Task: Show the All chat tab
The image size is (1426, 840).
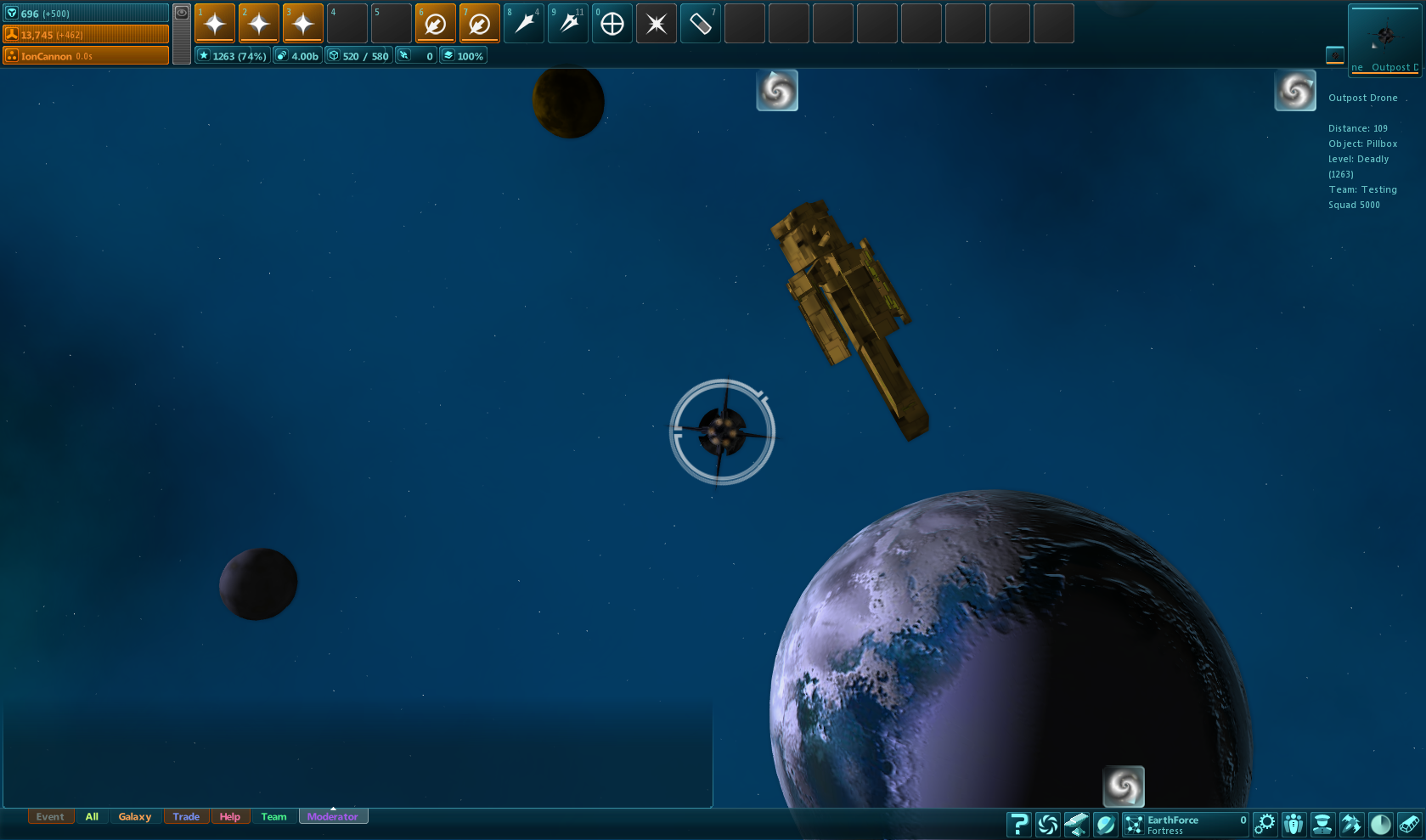Action: 92,817
